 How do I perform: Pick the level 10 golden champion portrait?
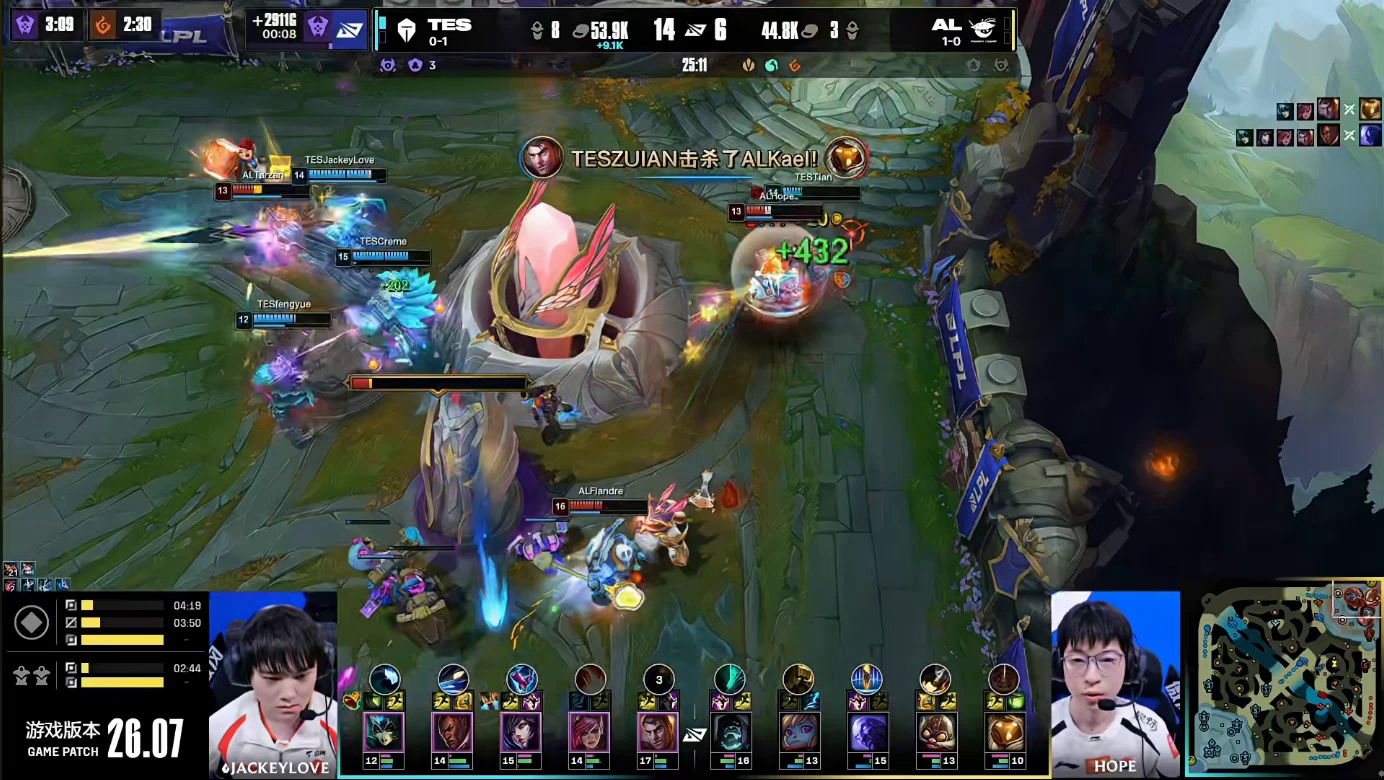click(x=1003, y=732)
